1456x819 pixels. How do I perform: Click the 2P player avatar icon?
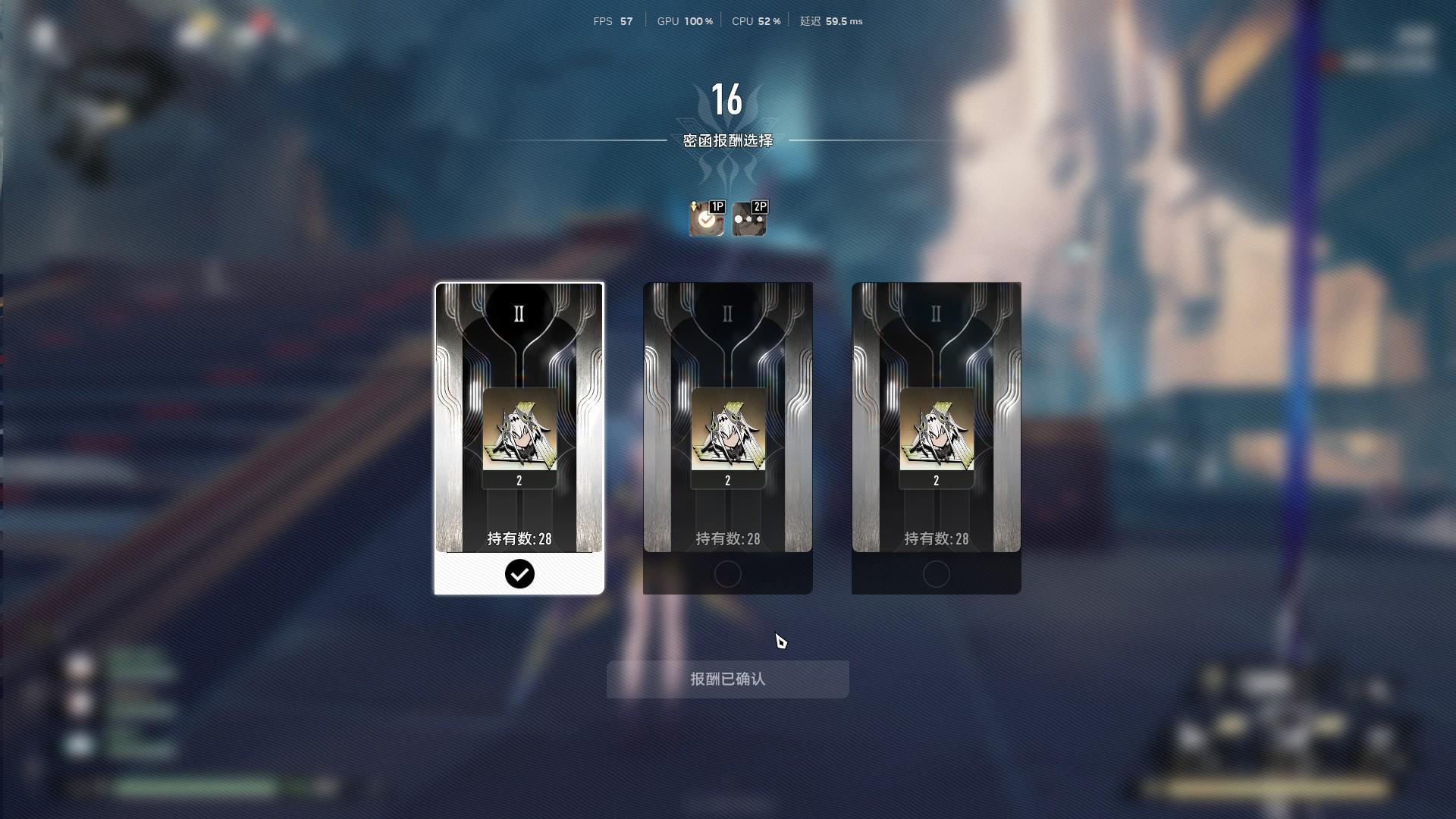pyautogui.click(x=749, y=218)
